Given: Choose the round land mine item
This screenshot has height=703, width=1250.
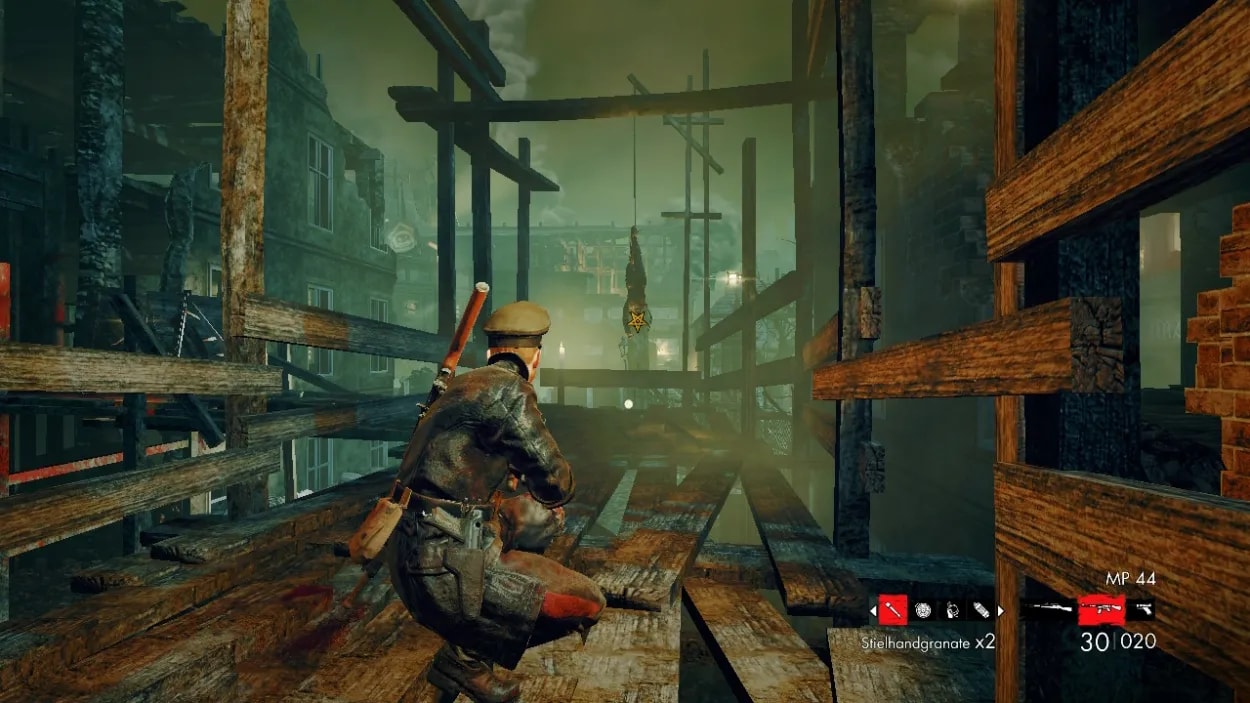Looking at the screenshot, I should [922, 608].
